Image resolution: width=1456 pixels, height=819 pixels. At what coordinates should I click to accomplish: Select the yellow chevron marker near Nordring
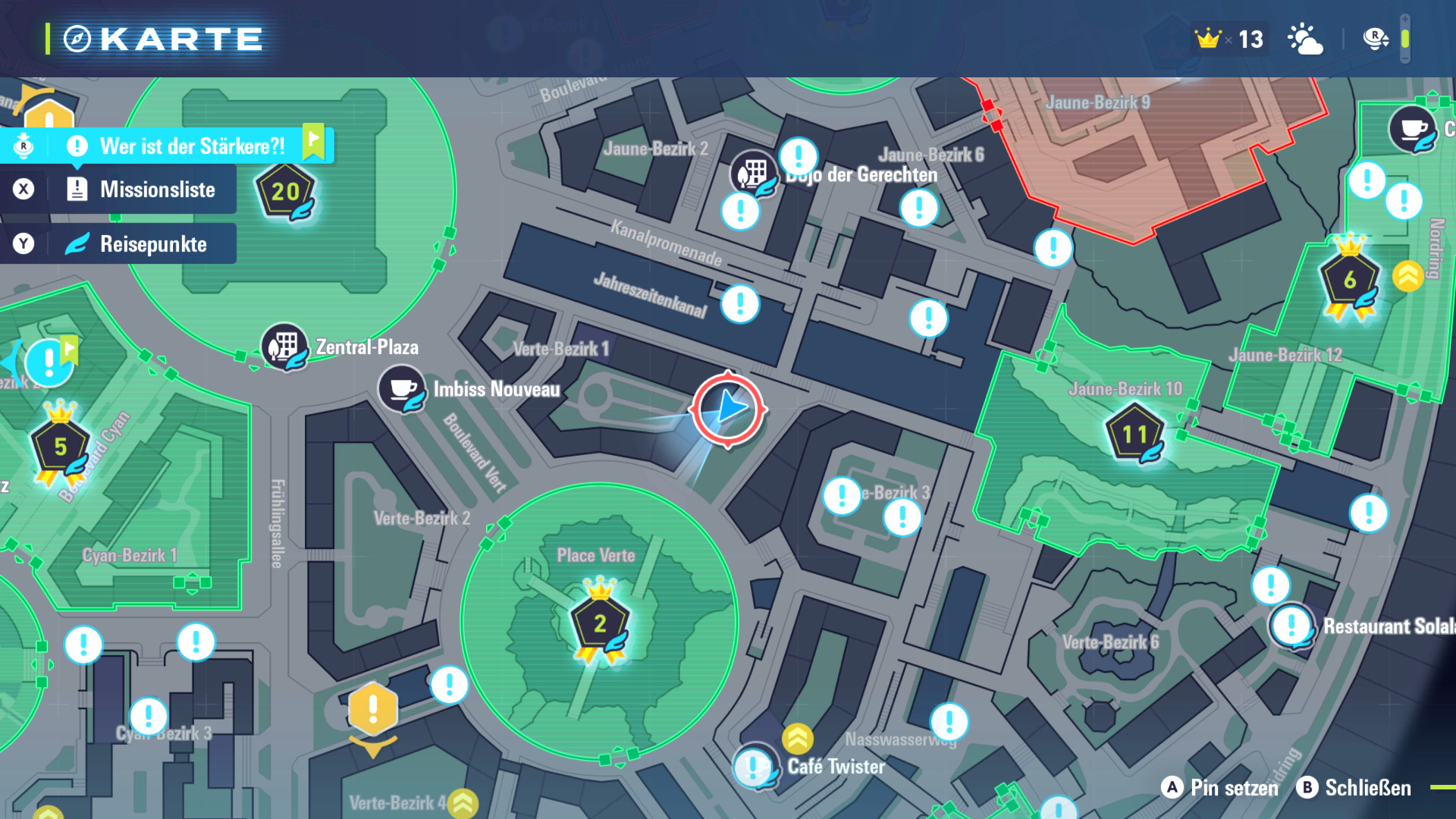click(1407, 277)
